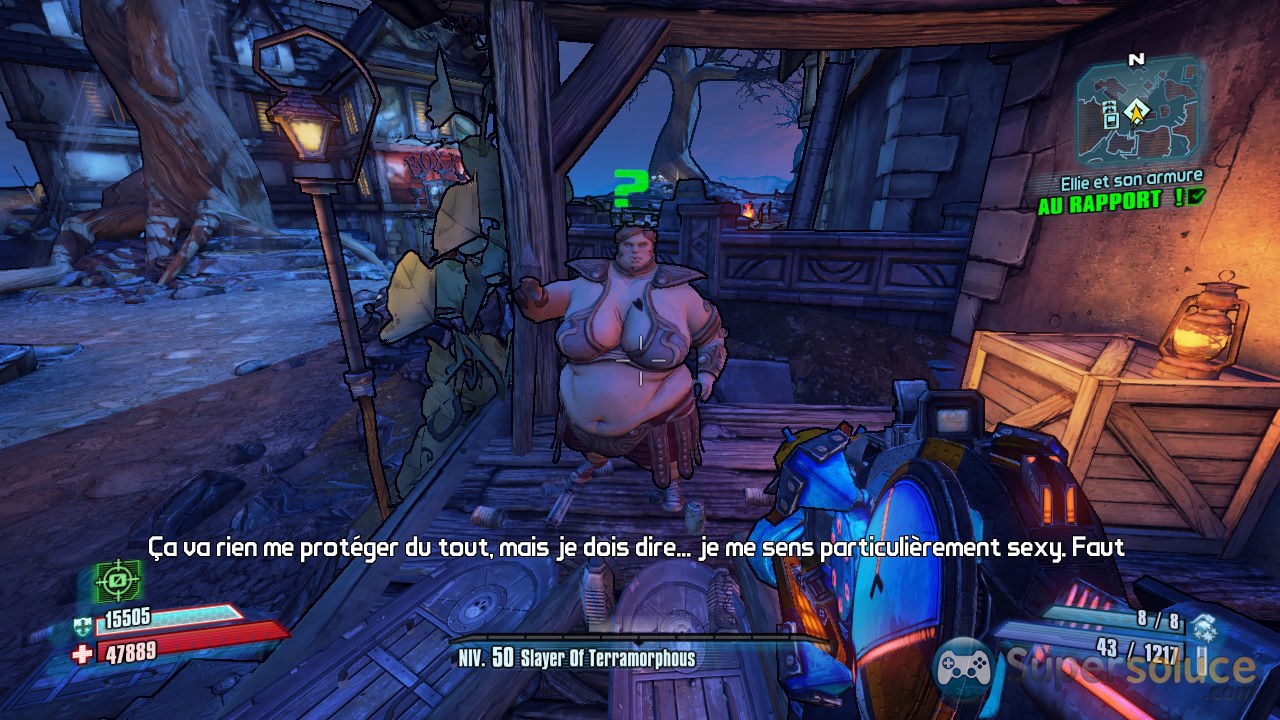The height and width of the screenshot is (720, 1280).
Task: Click the green action skill icon
Action: pyautogui.click(x=119, y=580)
